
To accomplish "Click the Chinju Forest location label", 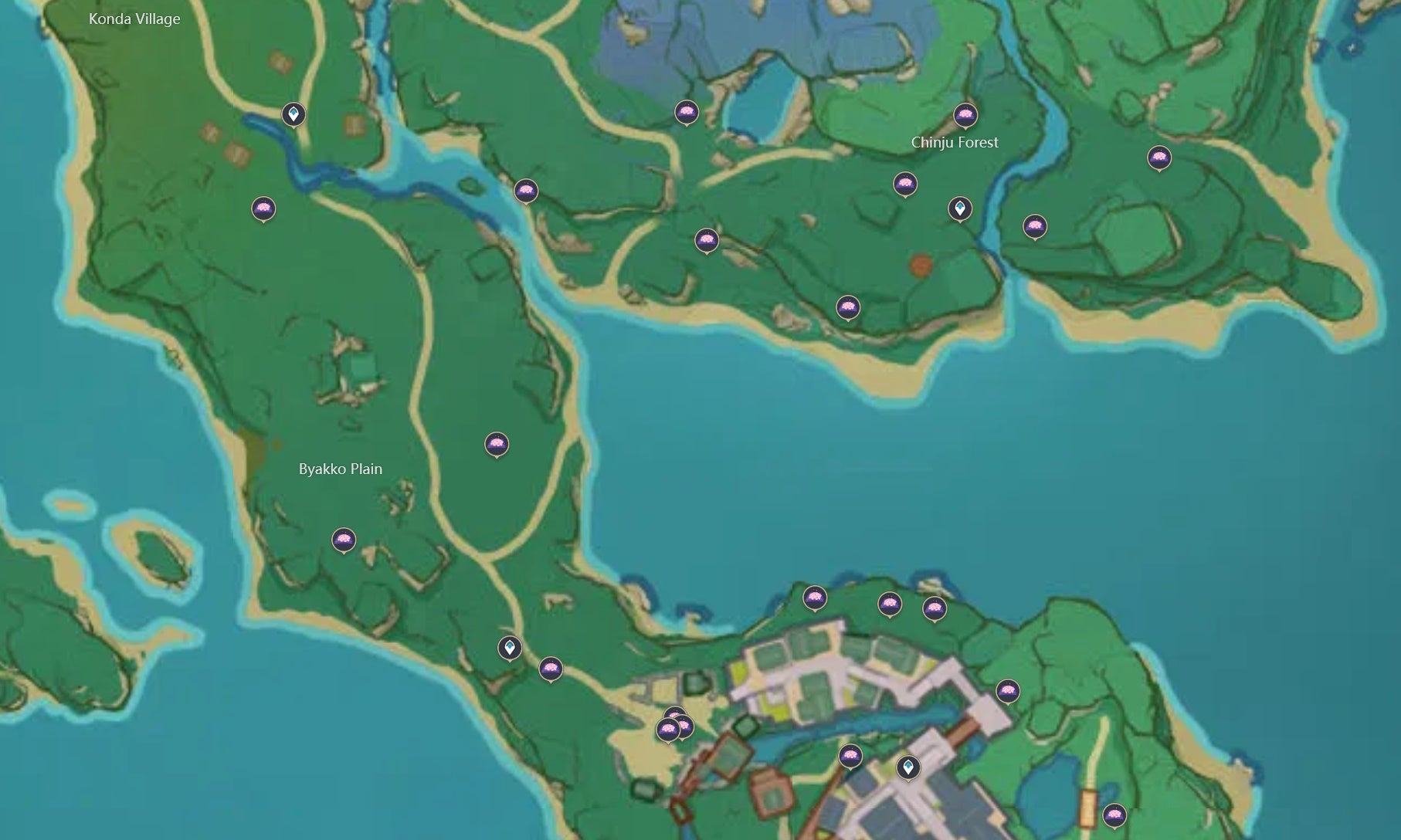I will 955,143.
